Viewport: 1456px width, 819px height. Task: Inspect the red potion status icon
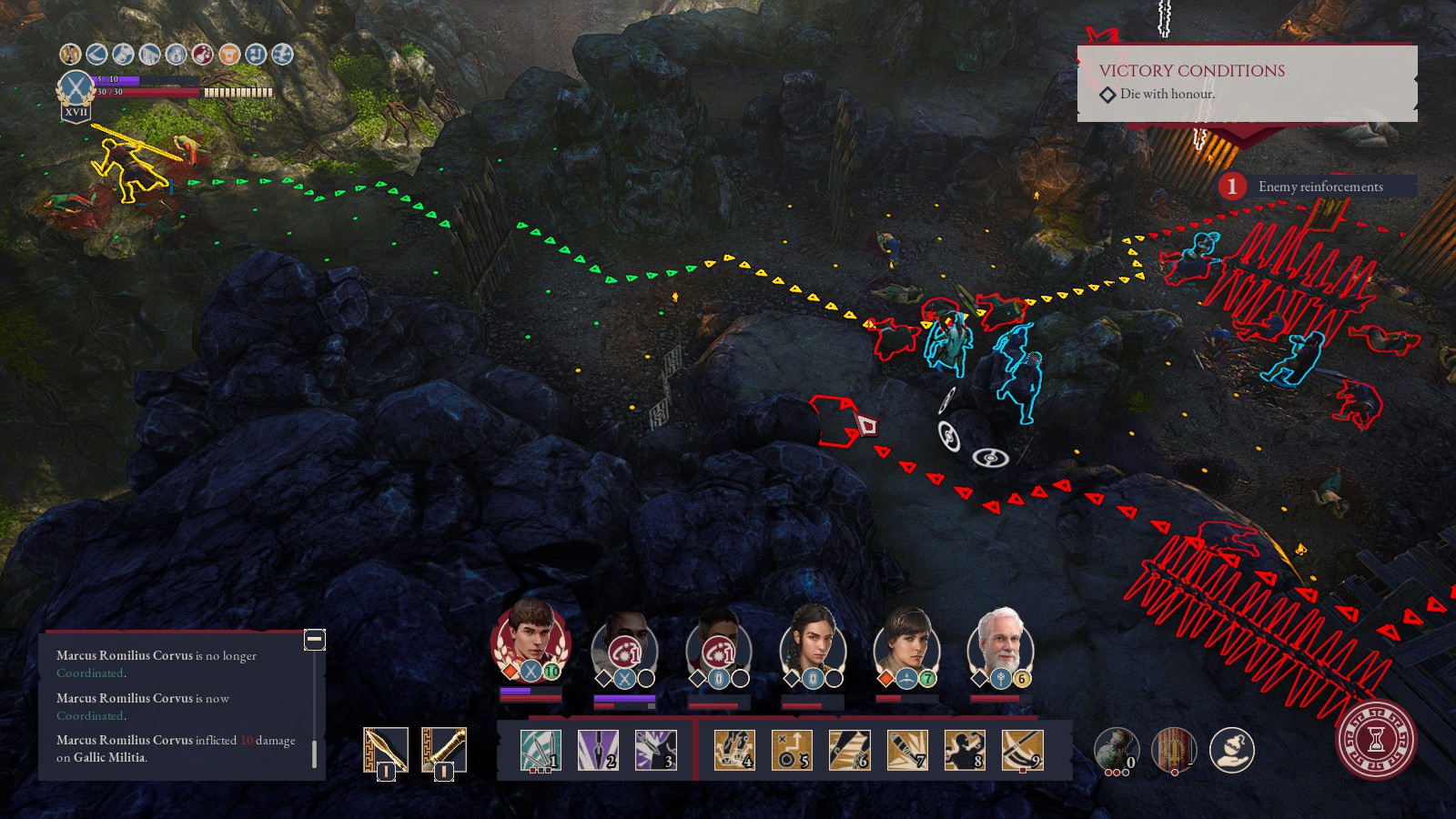click(x=203, y=55)
